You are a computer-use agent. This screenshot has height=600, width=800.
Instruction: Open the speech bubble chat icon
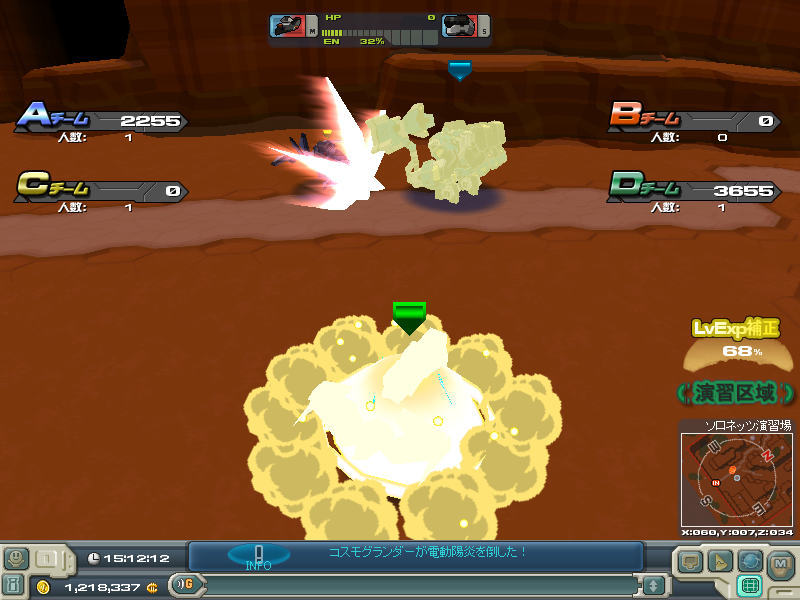tap(690, 562)
